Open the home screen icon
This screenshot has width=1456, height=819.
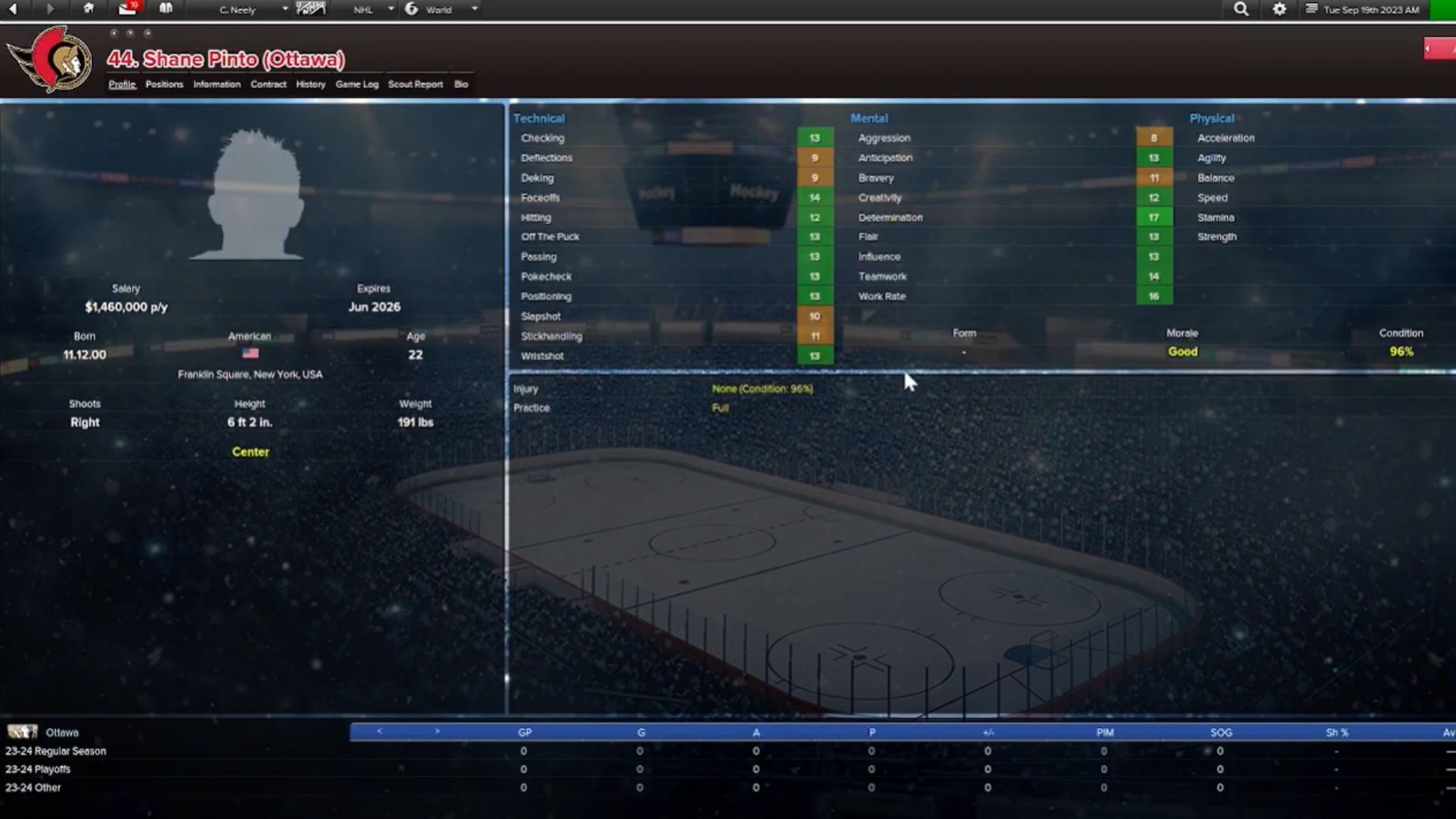pyautogui.click(x=89, y=9)
